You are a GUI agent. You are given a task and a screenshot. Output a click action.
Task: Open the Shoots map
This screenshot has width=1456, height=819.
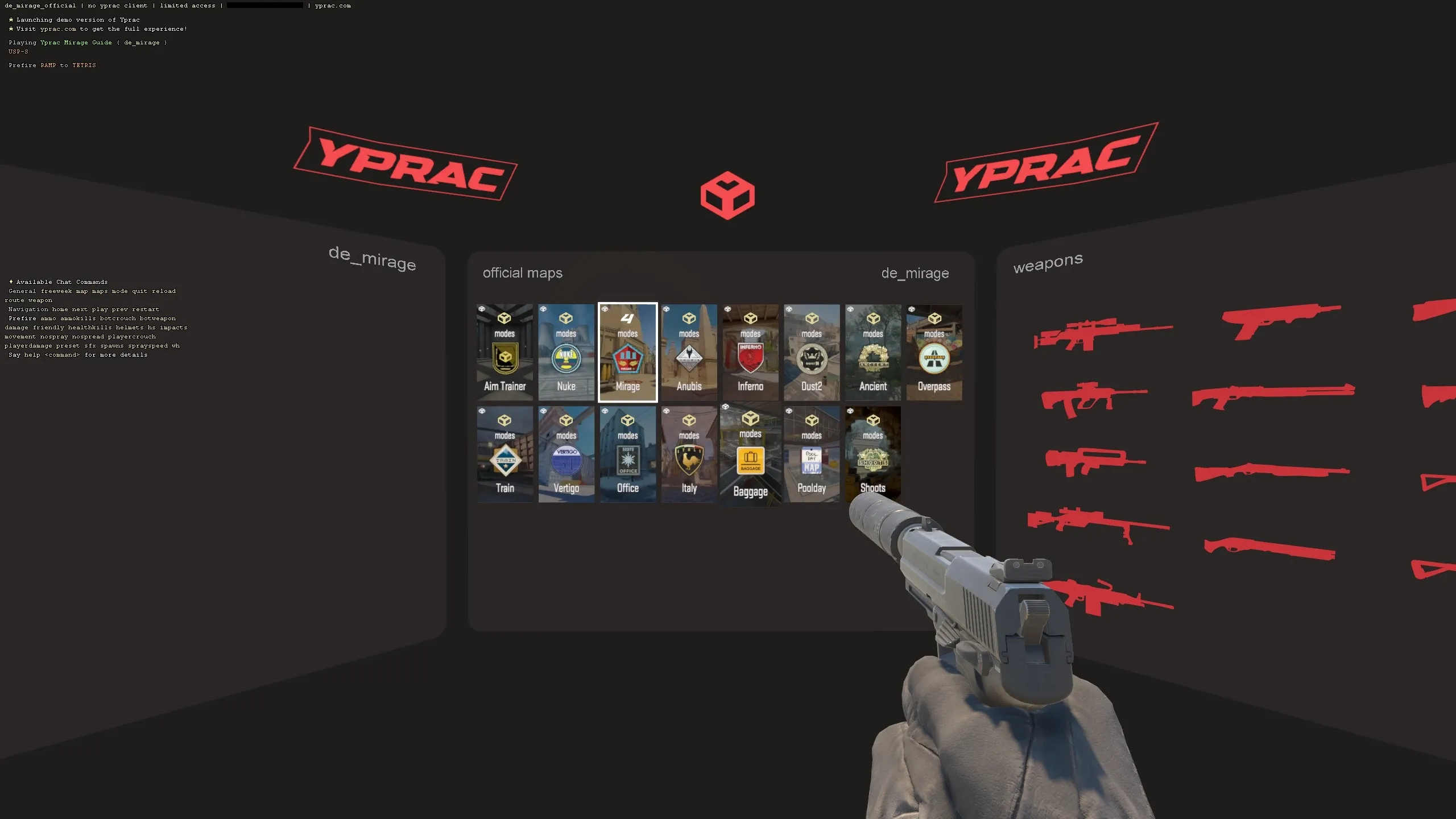coord(872,455)
